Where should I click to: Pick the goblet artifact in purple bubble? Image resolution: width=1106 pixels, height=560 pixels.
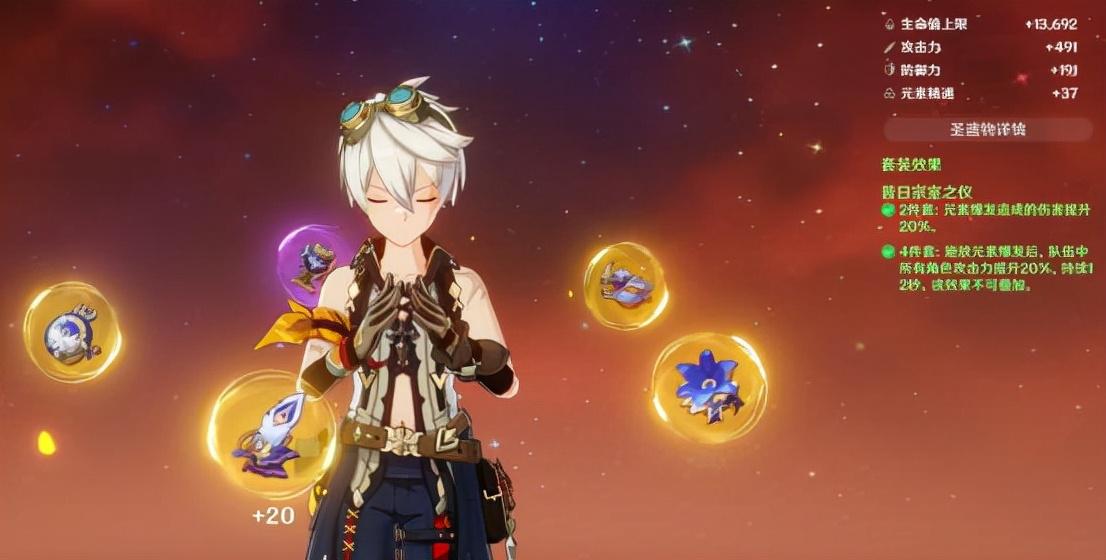318,263
